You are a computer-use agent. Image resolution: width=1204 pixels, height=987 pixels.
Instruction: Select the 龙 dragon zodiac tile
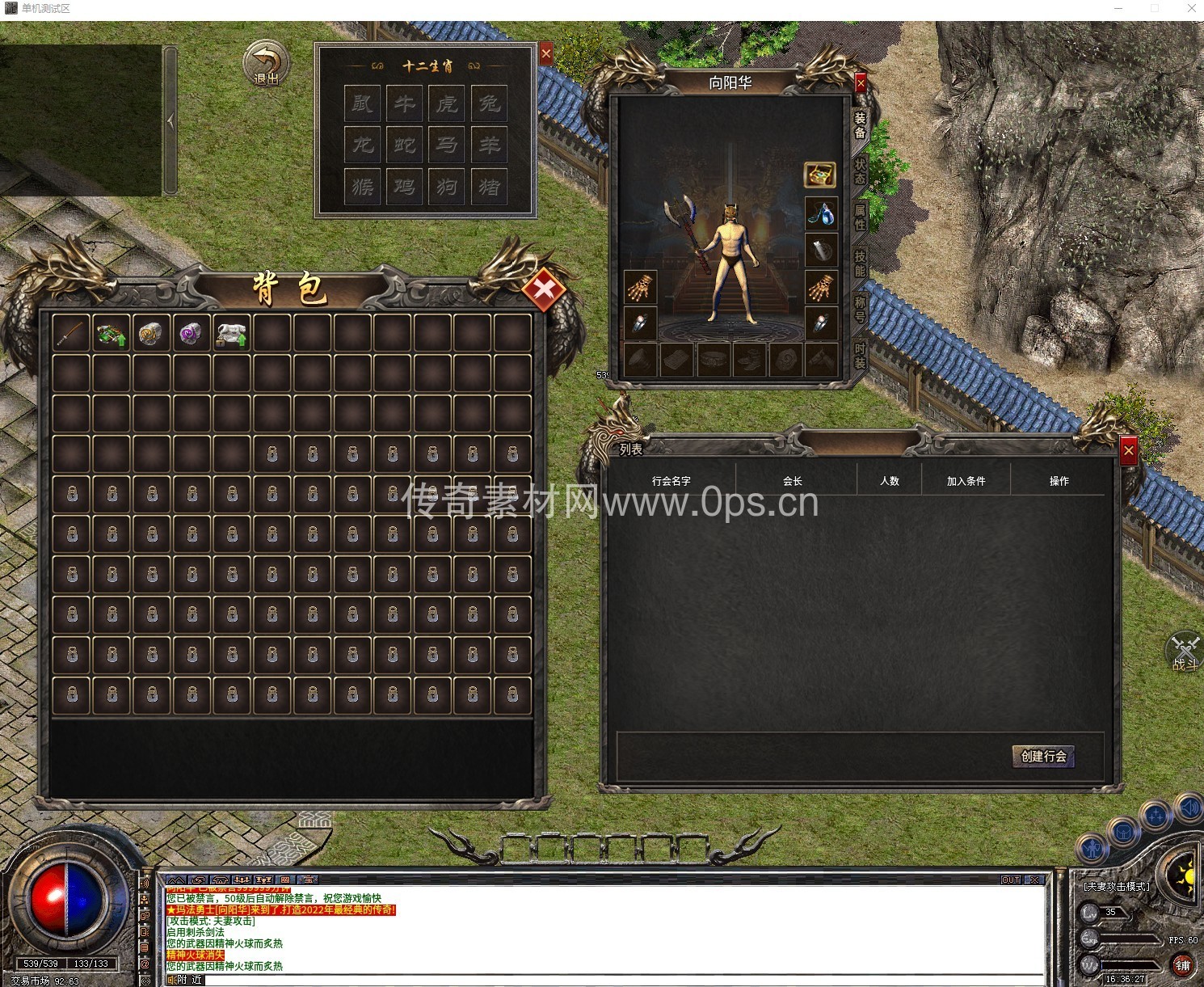[x=362, y=146]
